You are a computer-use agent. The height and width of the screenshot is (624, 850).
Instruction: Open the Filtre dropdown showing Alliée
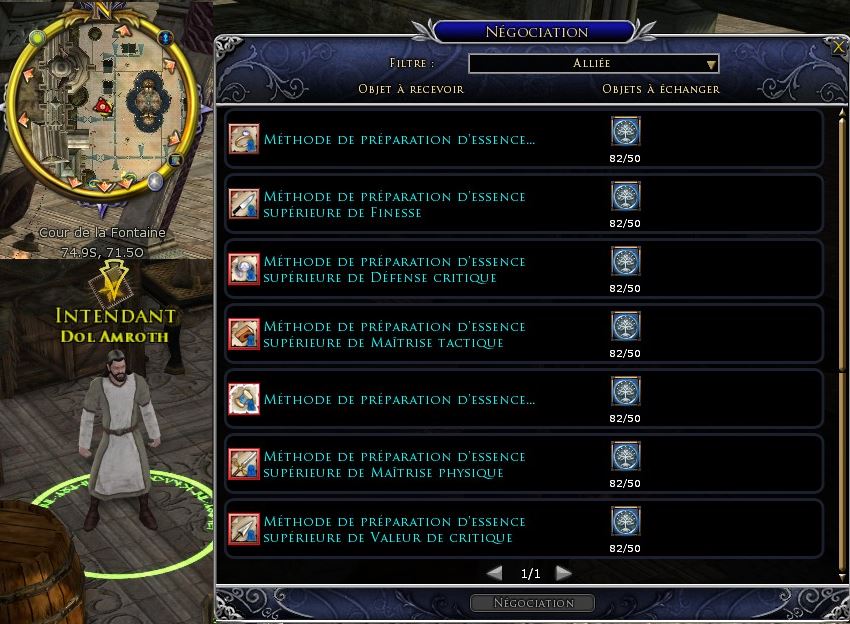pos(594,64)
